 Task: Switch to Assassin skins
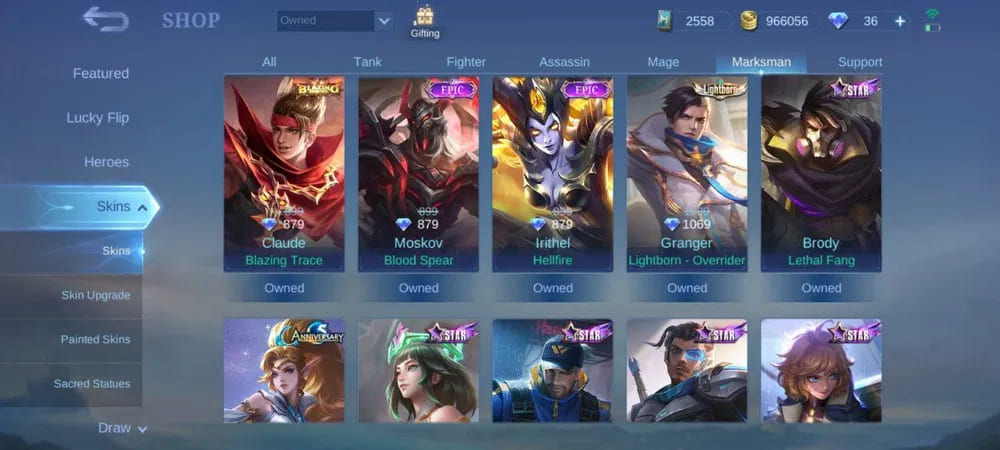564,62
